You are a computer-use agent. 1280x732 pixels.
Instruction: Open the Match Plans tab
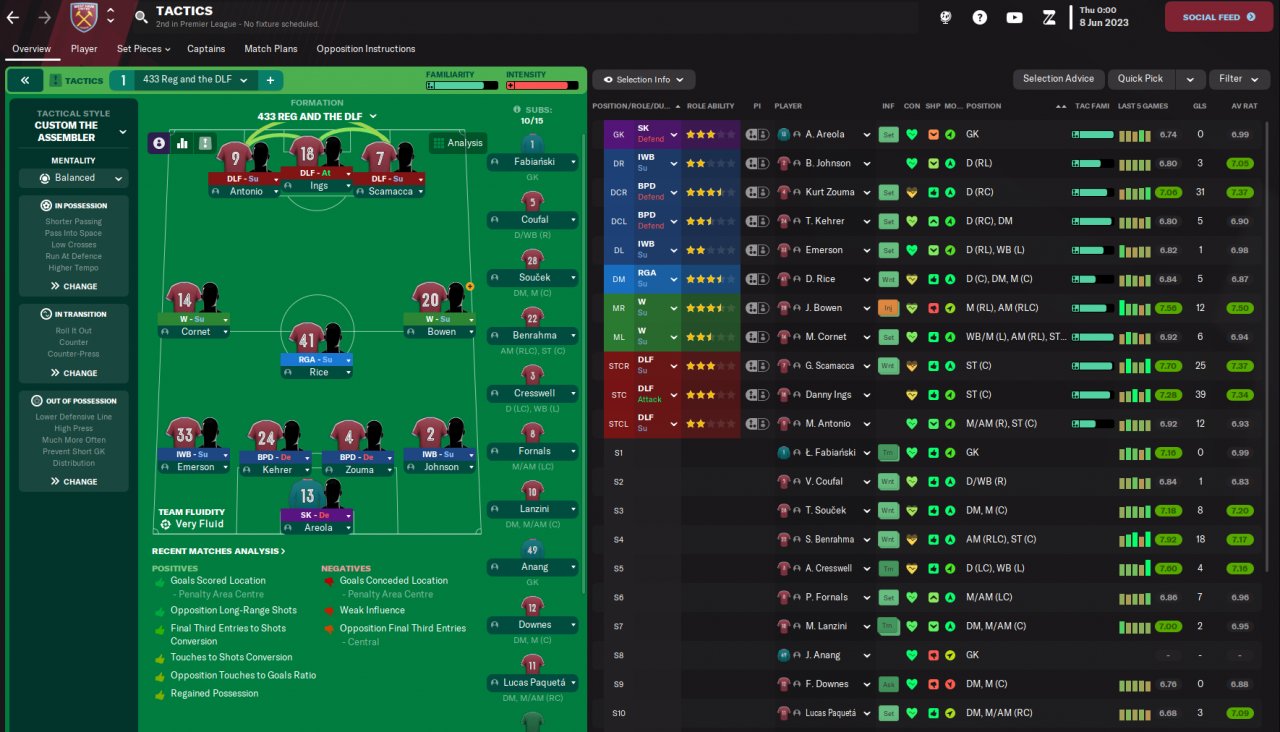click(x=270, y=49)
